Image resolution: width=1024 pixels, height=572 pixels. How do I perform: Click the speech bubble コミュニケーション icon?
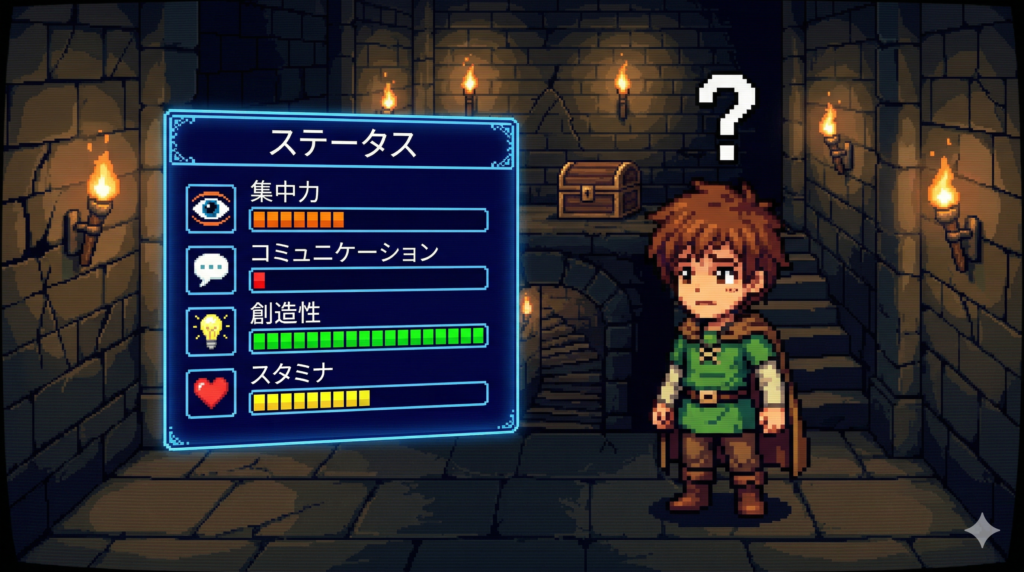point(211,268)
